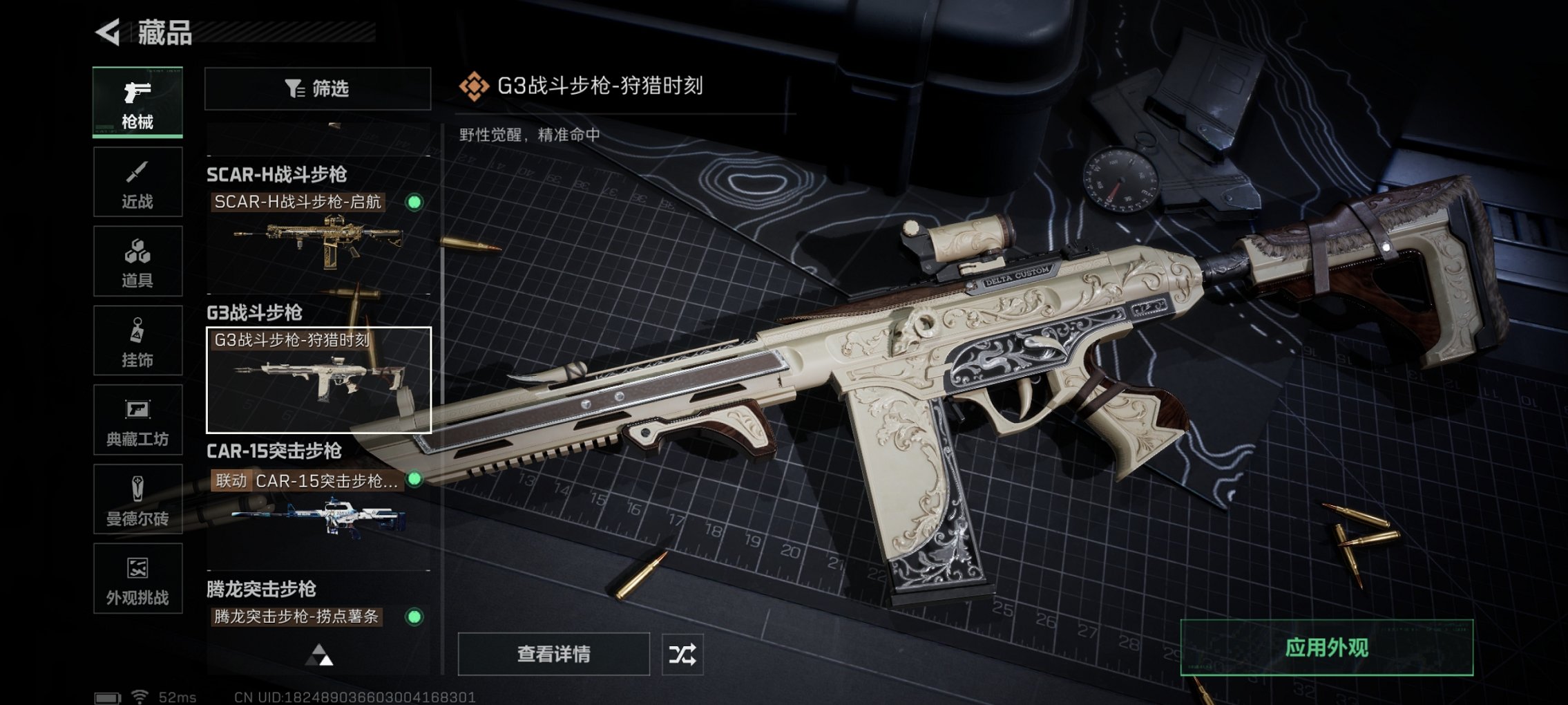Select the 道具 items category icon
Screen dimensions: 1568x705
[x=137, y=261]
